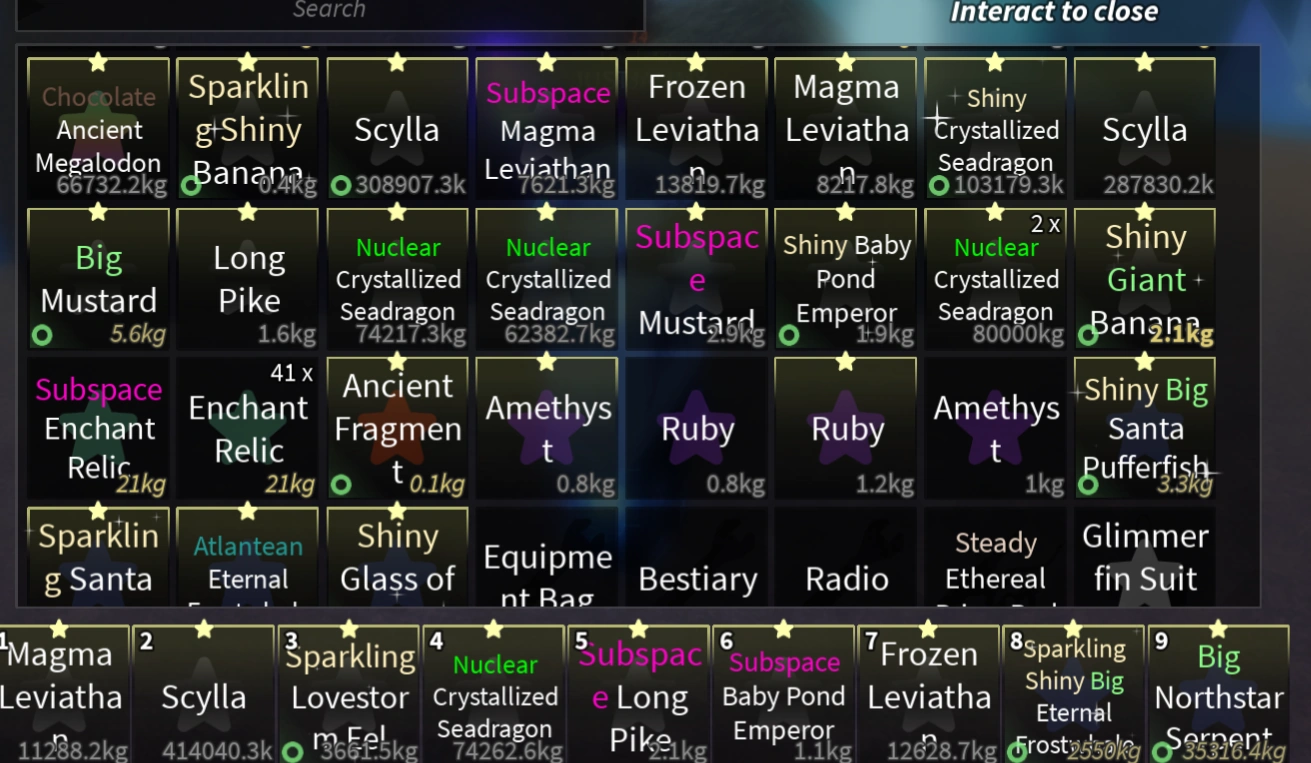Toggle the favorite star on the Magma Leviathan
This screenshot has width=1311, height=763.
(x=845, y=61)
